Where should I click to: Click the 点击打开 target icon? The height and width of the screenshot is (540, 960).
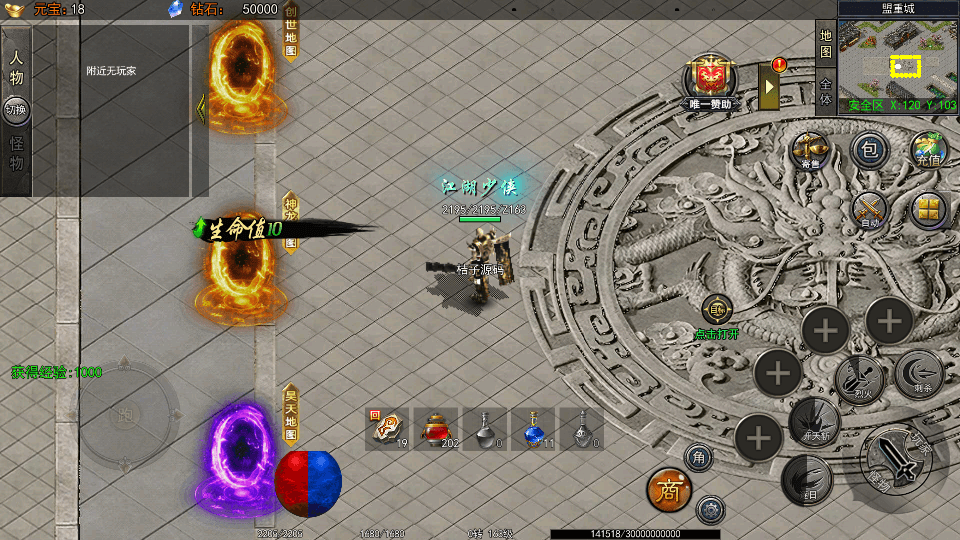[716, 312]
